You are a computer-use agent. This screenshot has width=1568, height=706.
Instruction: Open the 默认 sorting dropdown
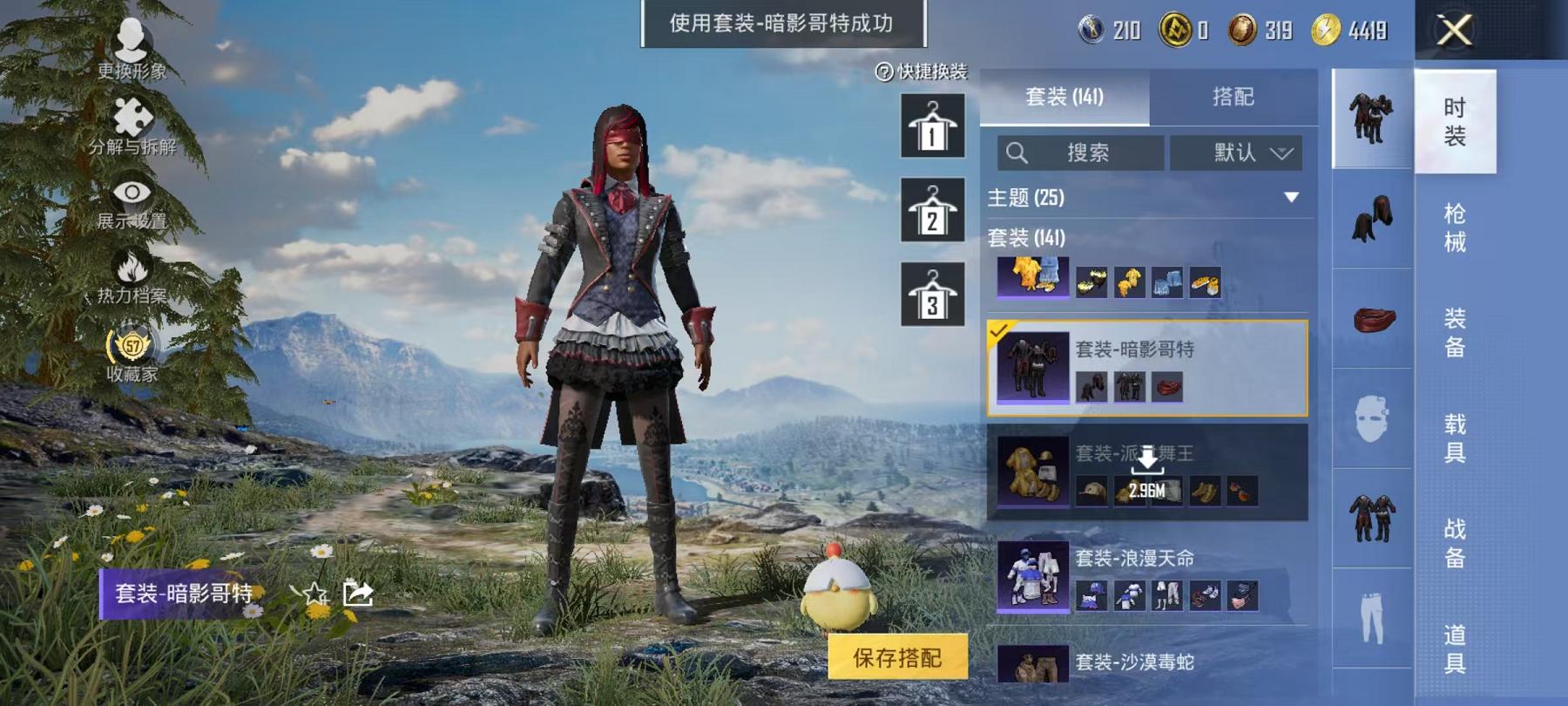[1236, 153]
